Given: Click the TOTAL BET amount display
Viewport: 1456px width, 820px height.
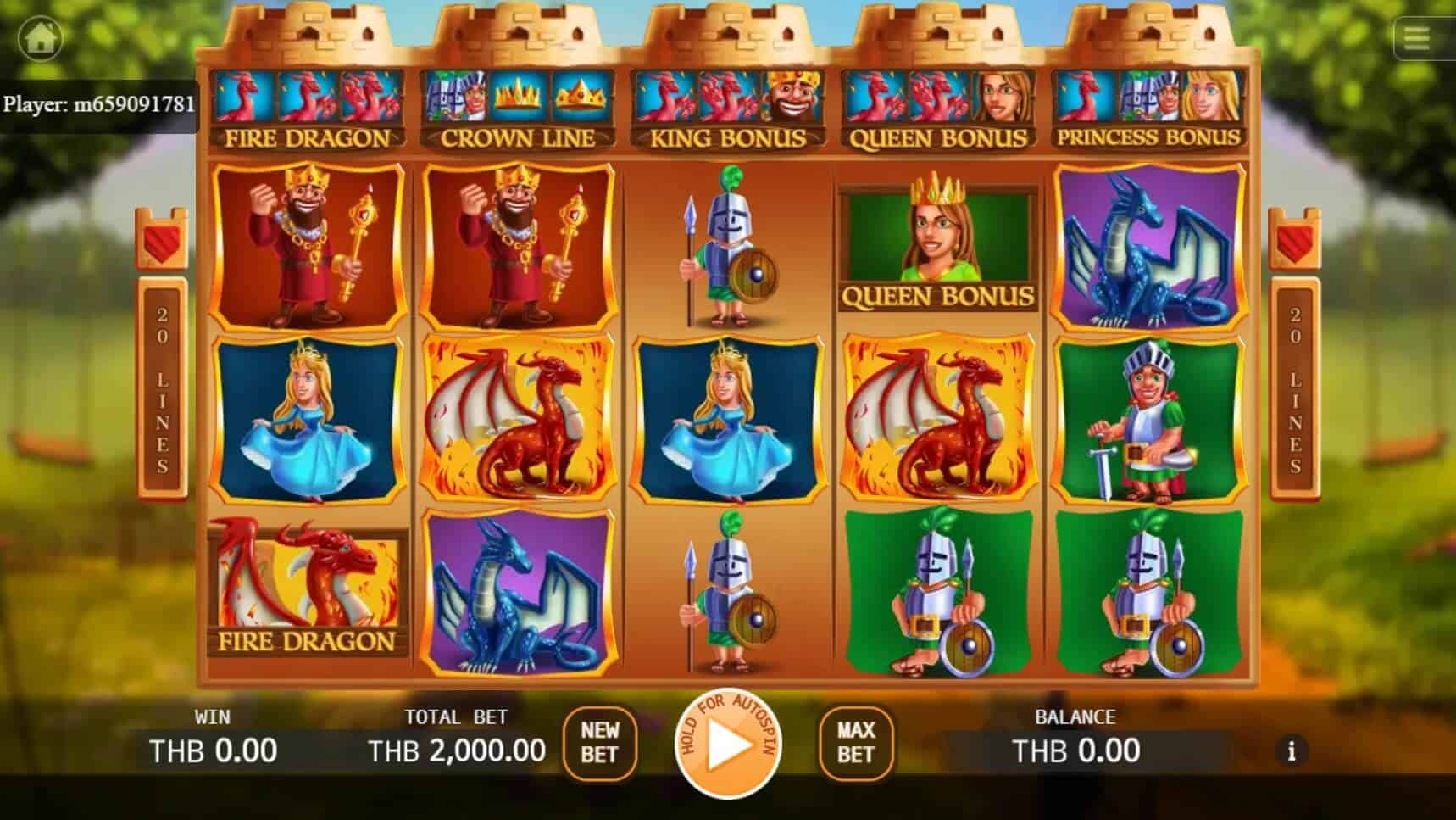Looking at the screenshot, I should coord(458,750).
